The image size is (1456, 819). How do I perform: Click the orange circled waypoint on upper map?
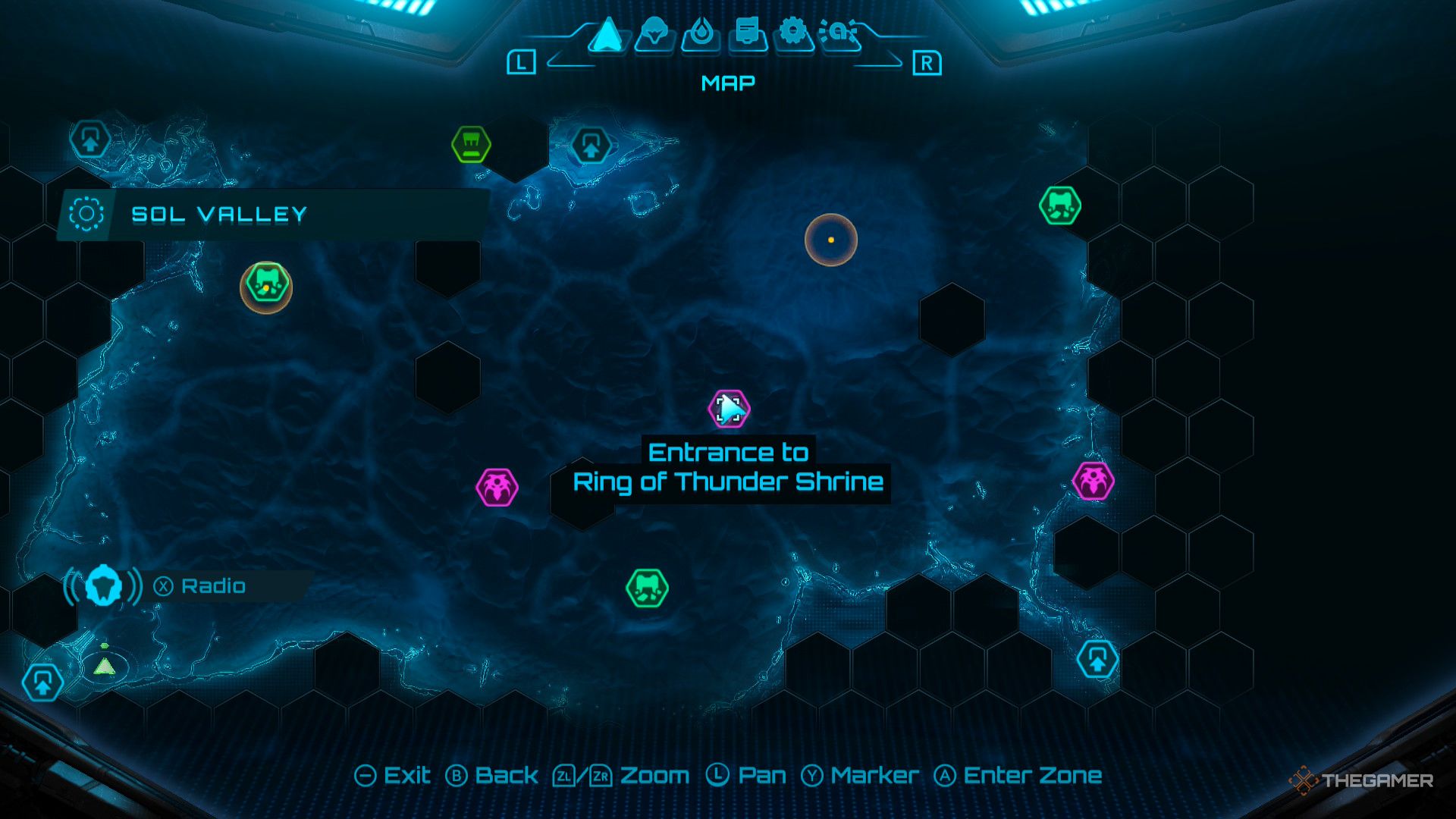830,239
